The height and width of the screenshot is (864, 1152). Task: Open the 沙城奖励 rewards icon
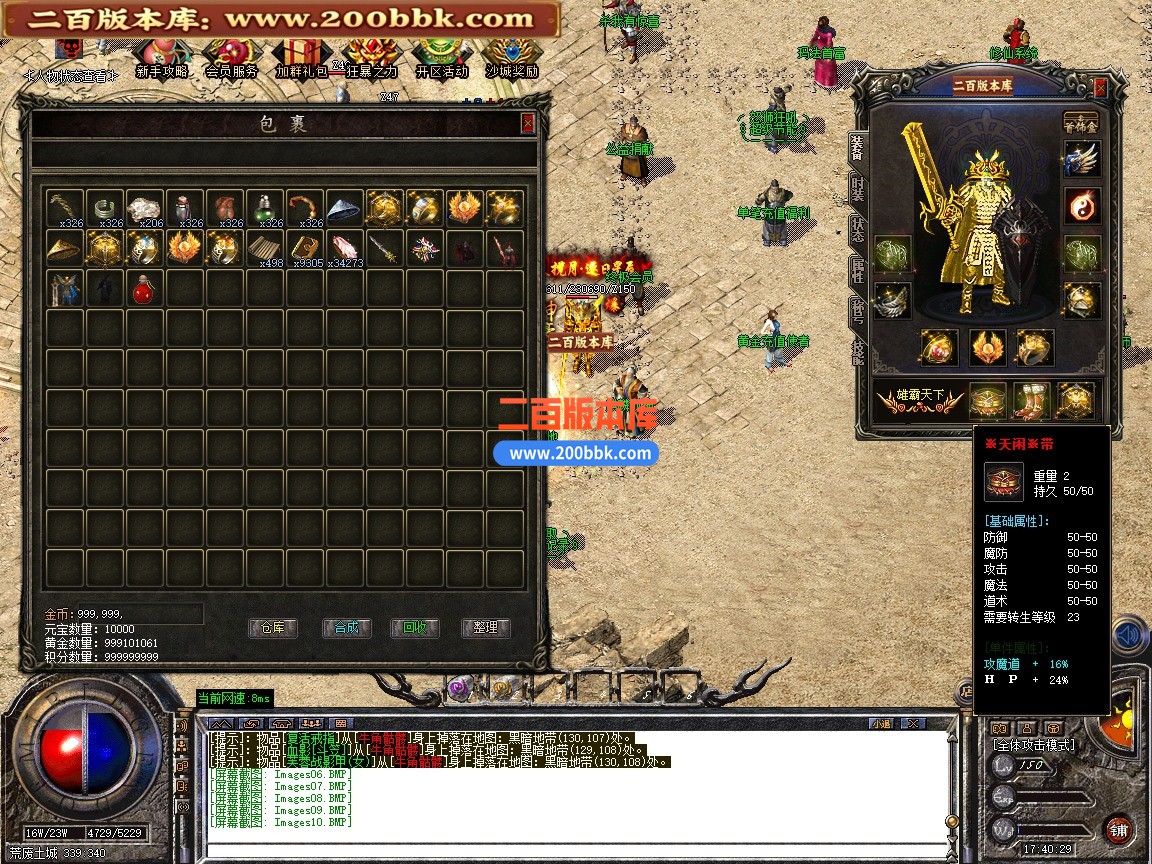(x=512, y=58)
